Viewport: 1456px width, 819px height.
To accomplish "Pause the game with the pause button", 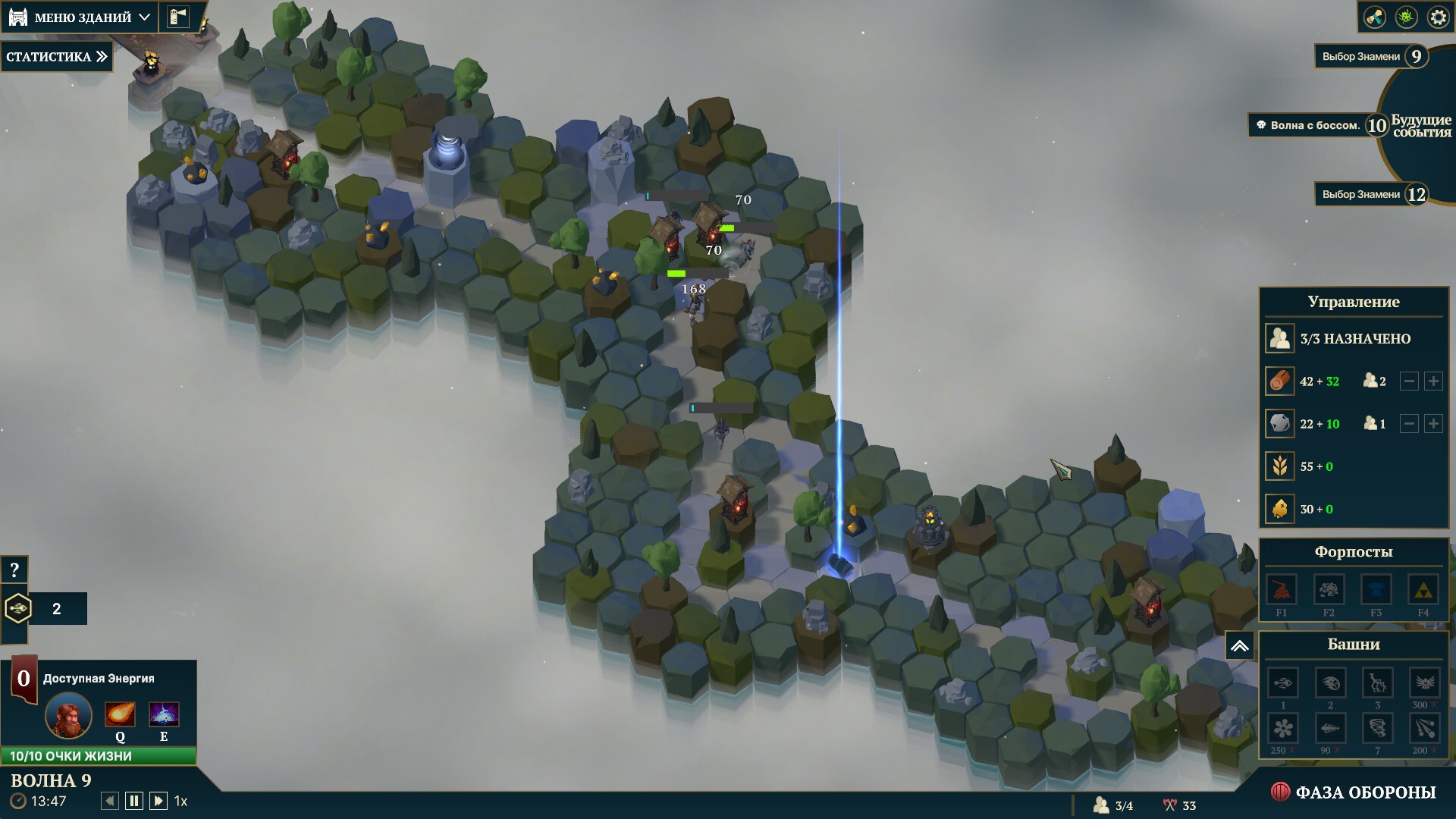I will coord(134,801).
